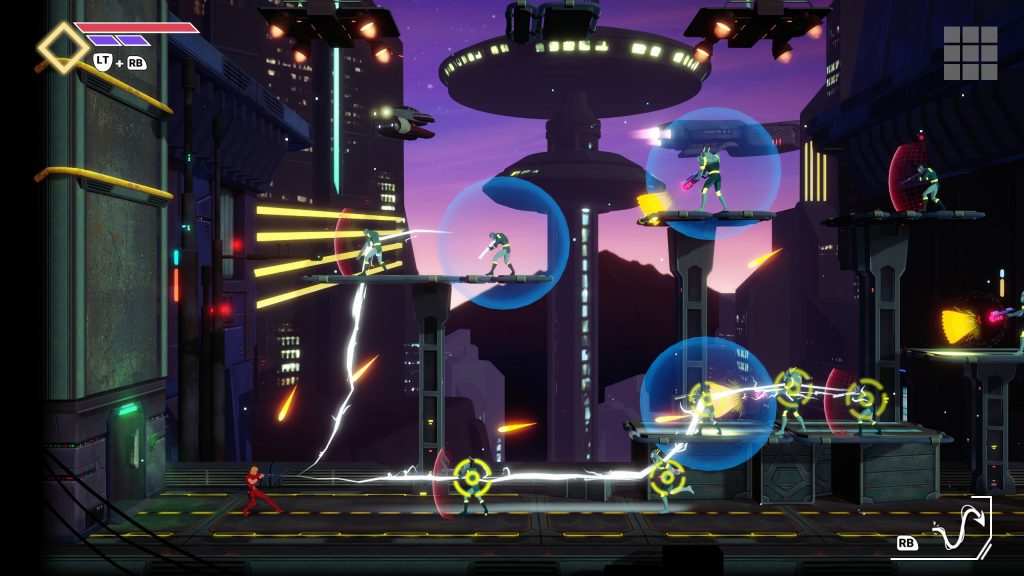Activate the chain lightning ability icon
Viewport: 1024px width, 576px height.
(955, 527)
